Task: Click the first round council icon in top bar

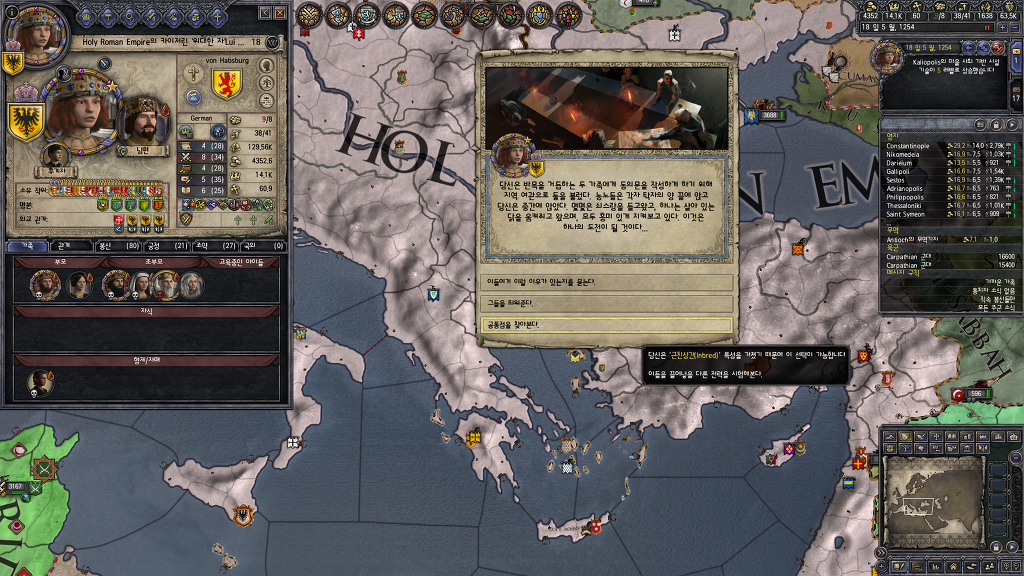Action: [x=310, y=15]
